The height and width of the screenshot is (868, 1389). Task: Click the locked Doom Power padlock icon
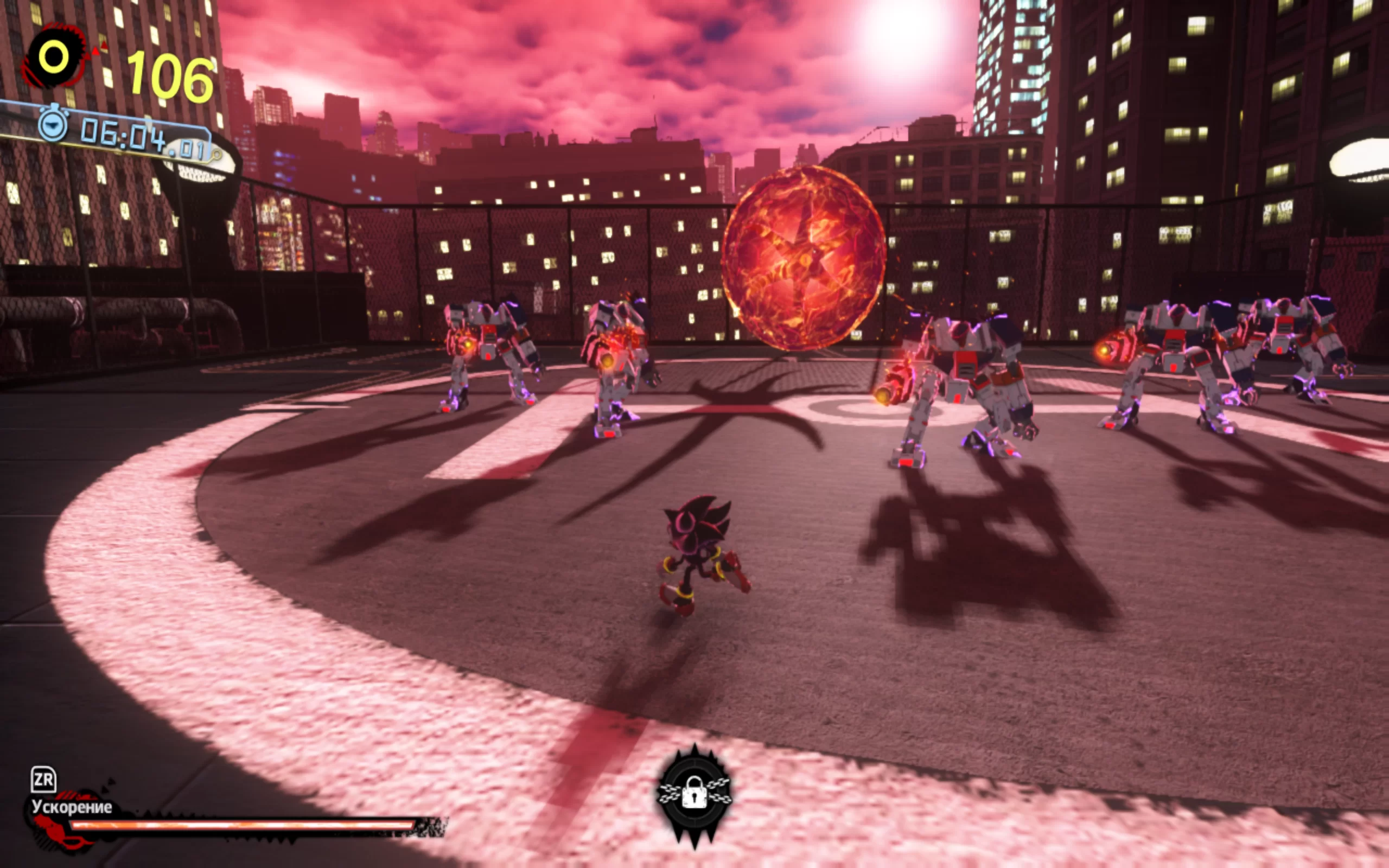[694, 793]
